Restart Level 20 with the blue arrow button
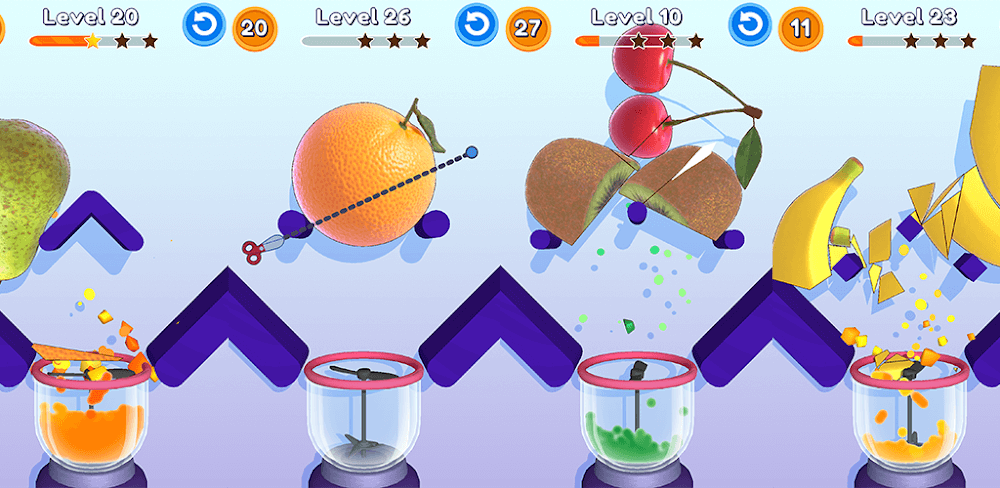The height and width of the screenshot is (488, 1000). pos(203,26)
